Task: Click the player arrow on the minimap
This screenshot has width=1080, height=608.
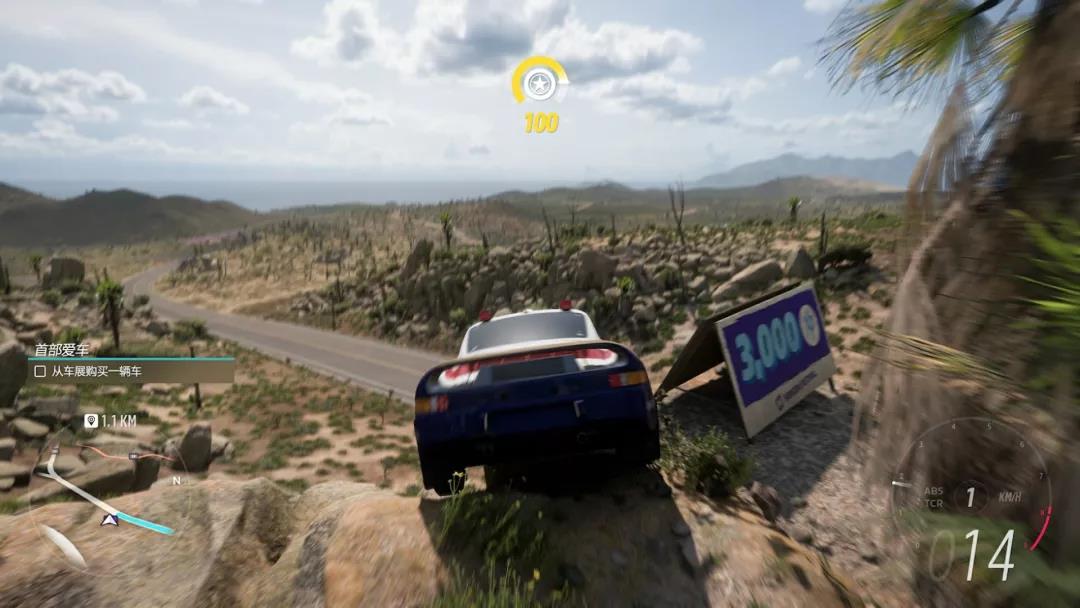Action: [110, 518]
